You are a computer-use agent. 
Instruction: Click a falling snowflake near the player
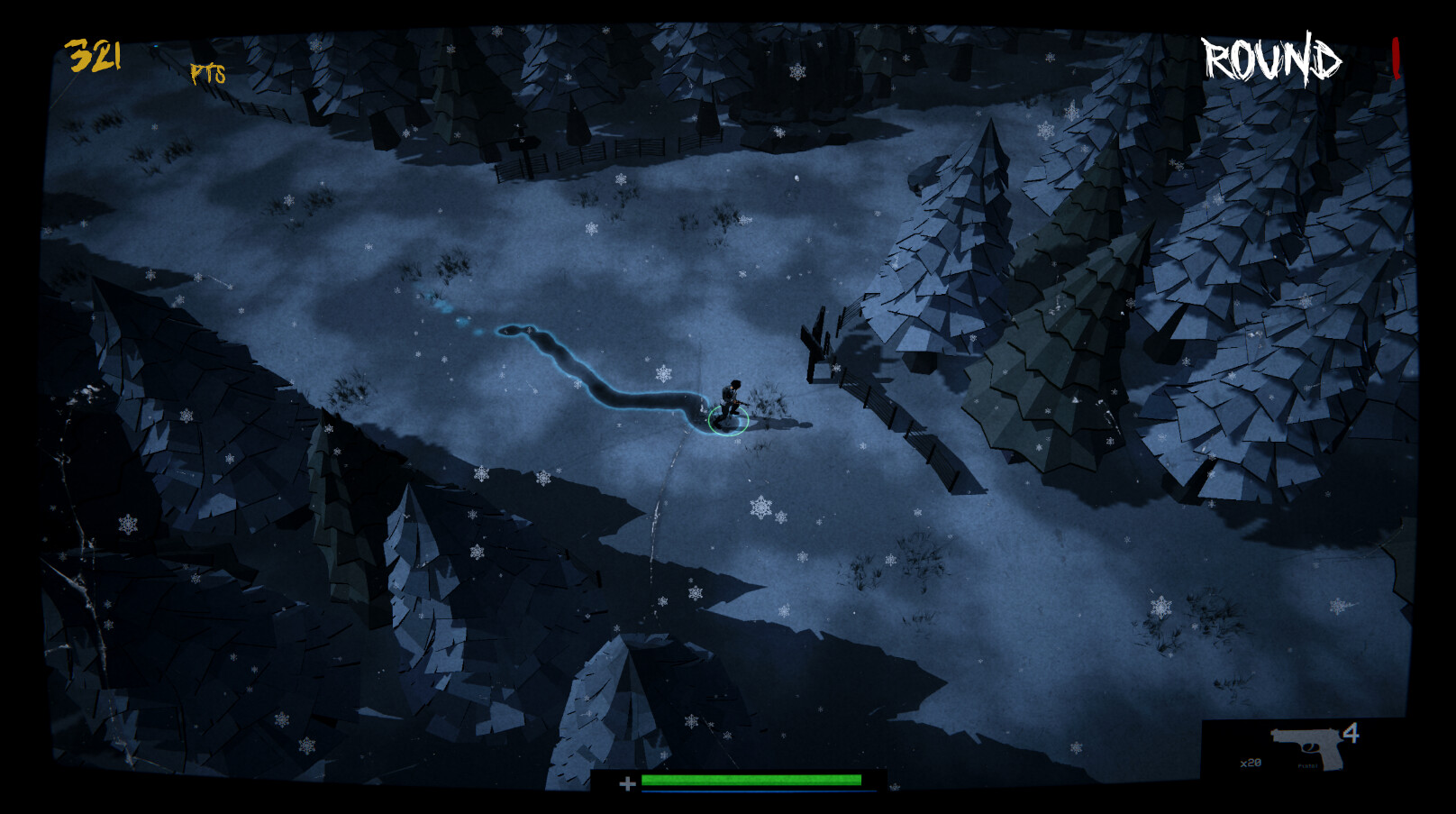[664, 374]
